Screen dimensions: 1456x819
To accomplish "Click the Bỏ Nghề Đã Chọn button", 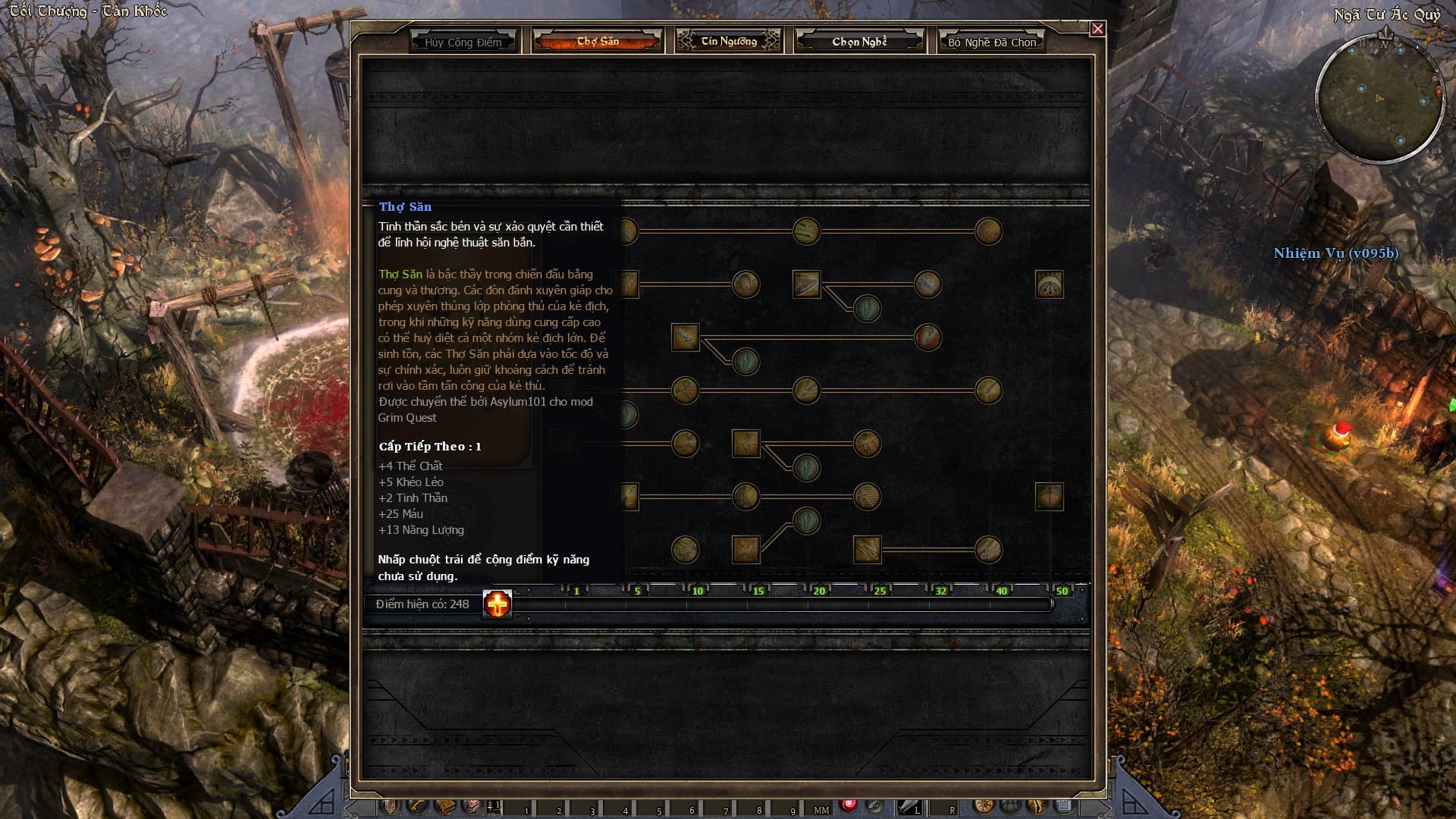I will coord(992,42).
